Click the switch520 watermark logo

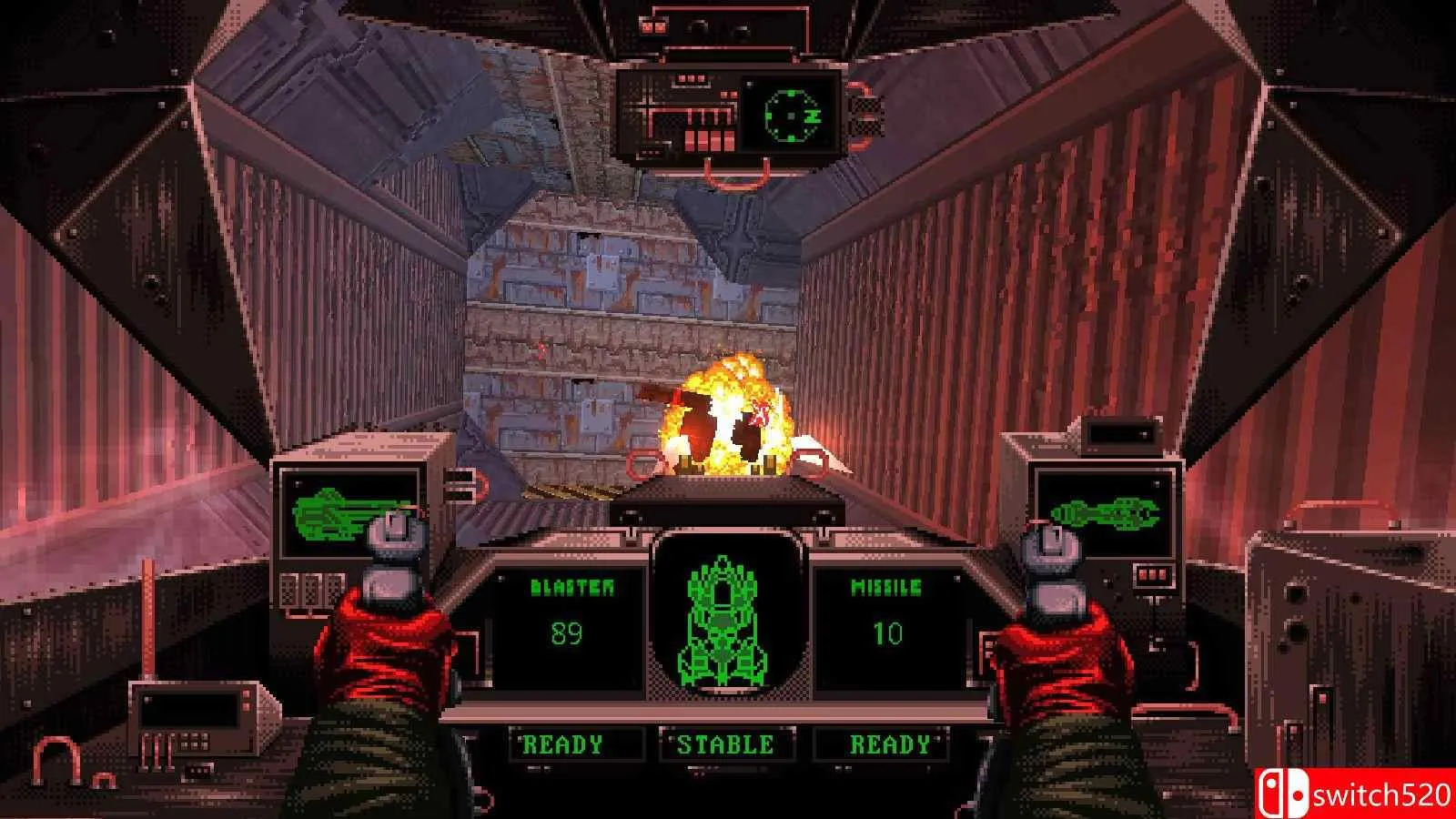tap(1356, 794)
